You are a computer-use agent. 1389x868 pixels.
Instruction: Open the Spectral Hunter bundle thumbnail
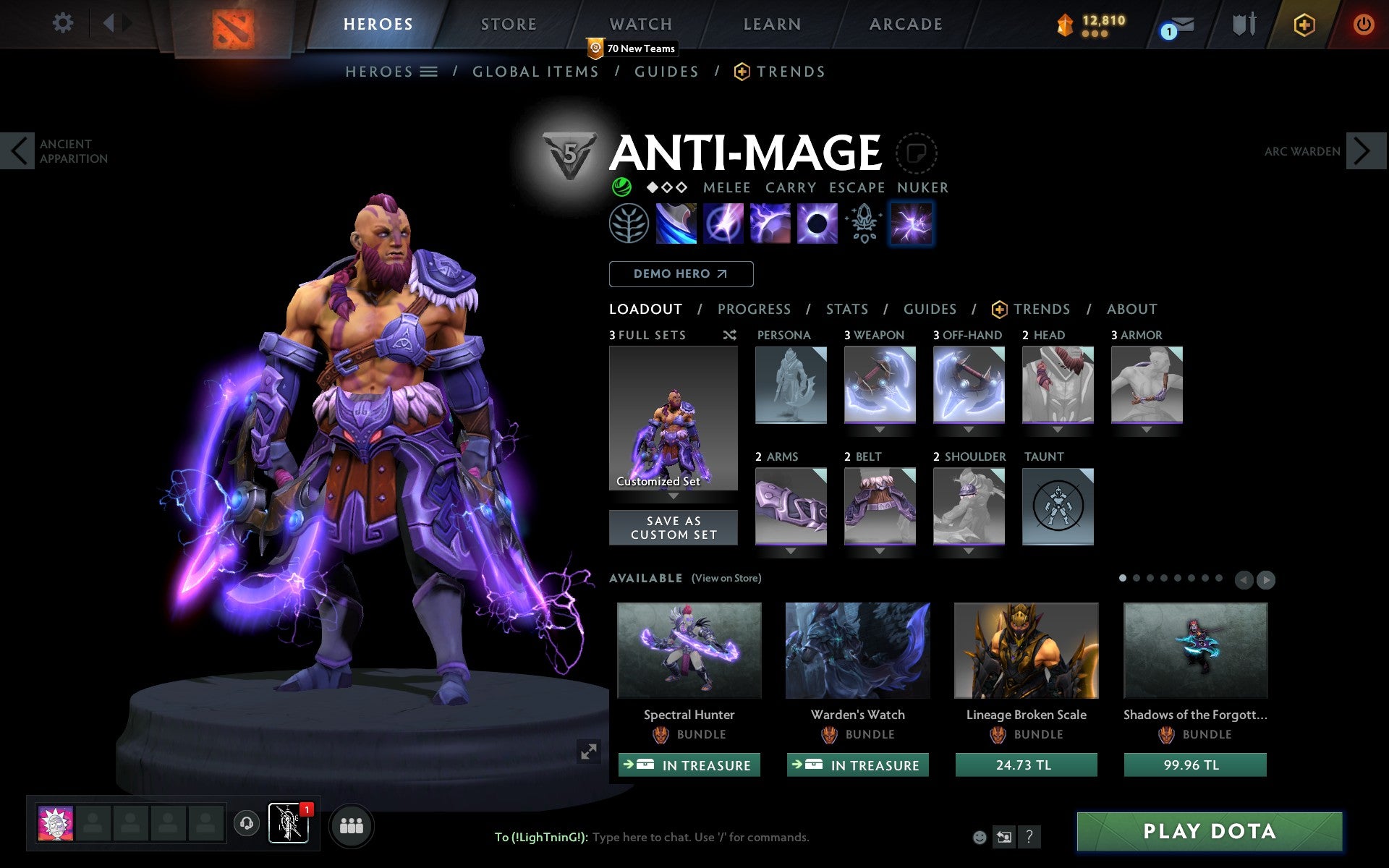point(689,650)
